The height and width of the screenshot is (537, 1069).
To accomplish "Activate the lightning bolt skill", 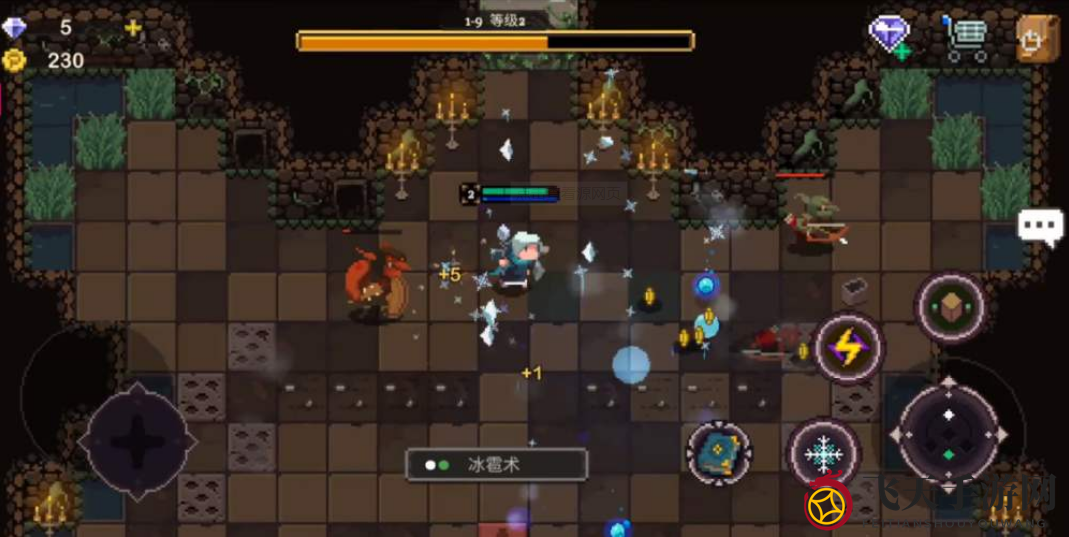I will tap(848, 349).
